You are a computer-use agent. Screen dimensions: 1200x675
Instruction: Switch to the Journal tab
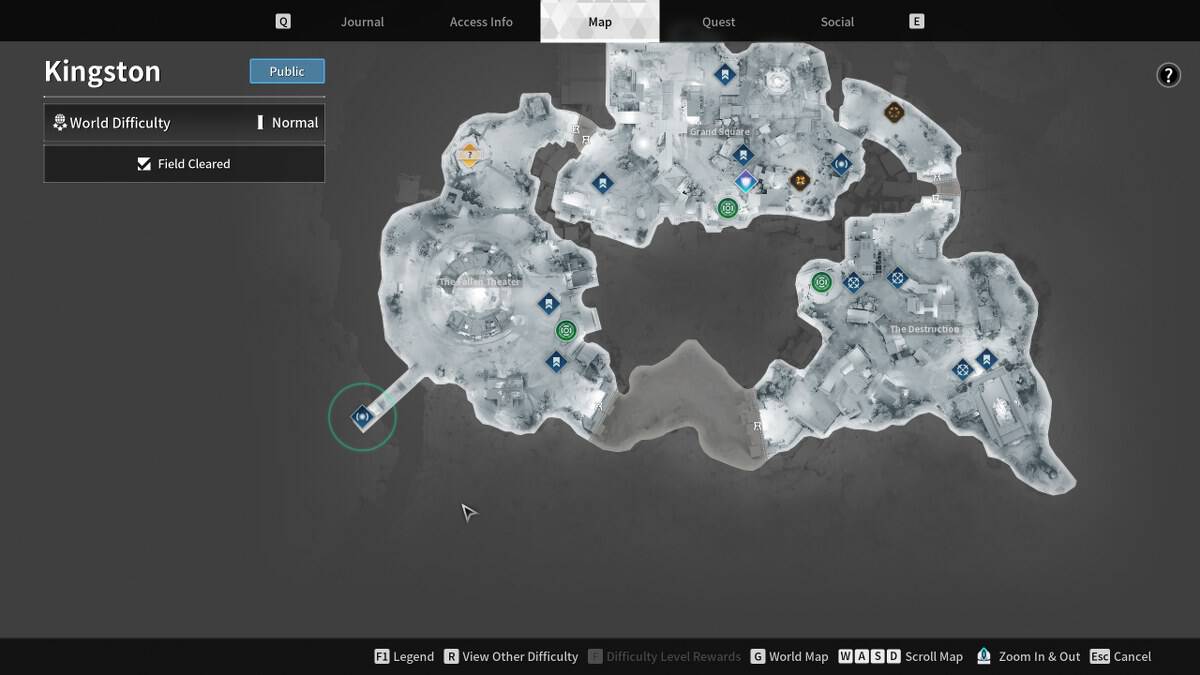tap(362, 22)
